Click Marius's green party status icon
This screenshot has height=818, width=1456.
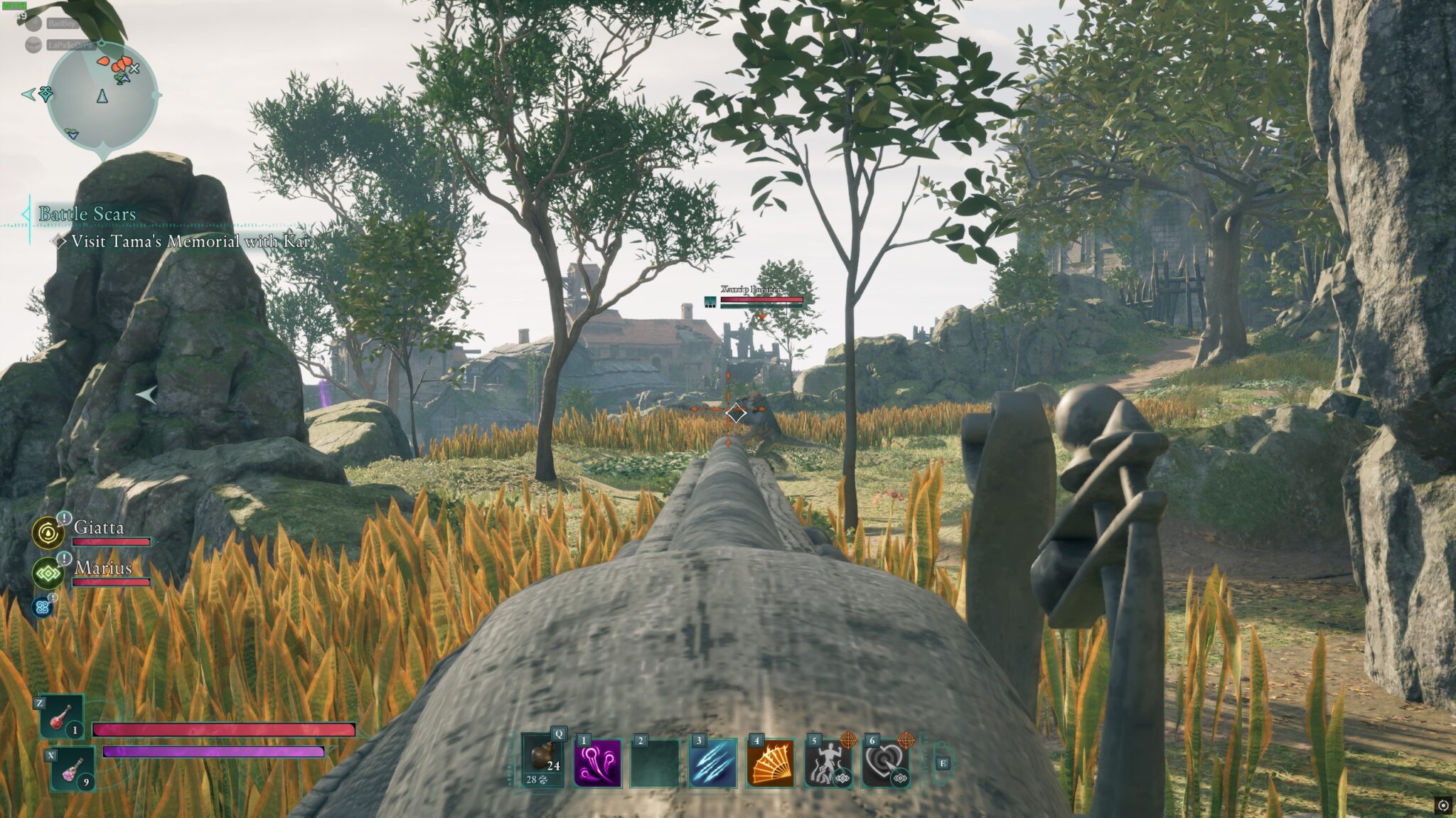click(48, 574)
